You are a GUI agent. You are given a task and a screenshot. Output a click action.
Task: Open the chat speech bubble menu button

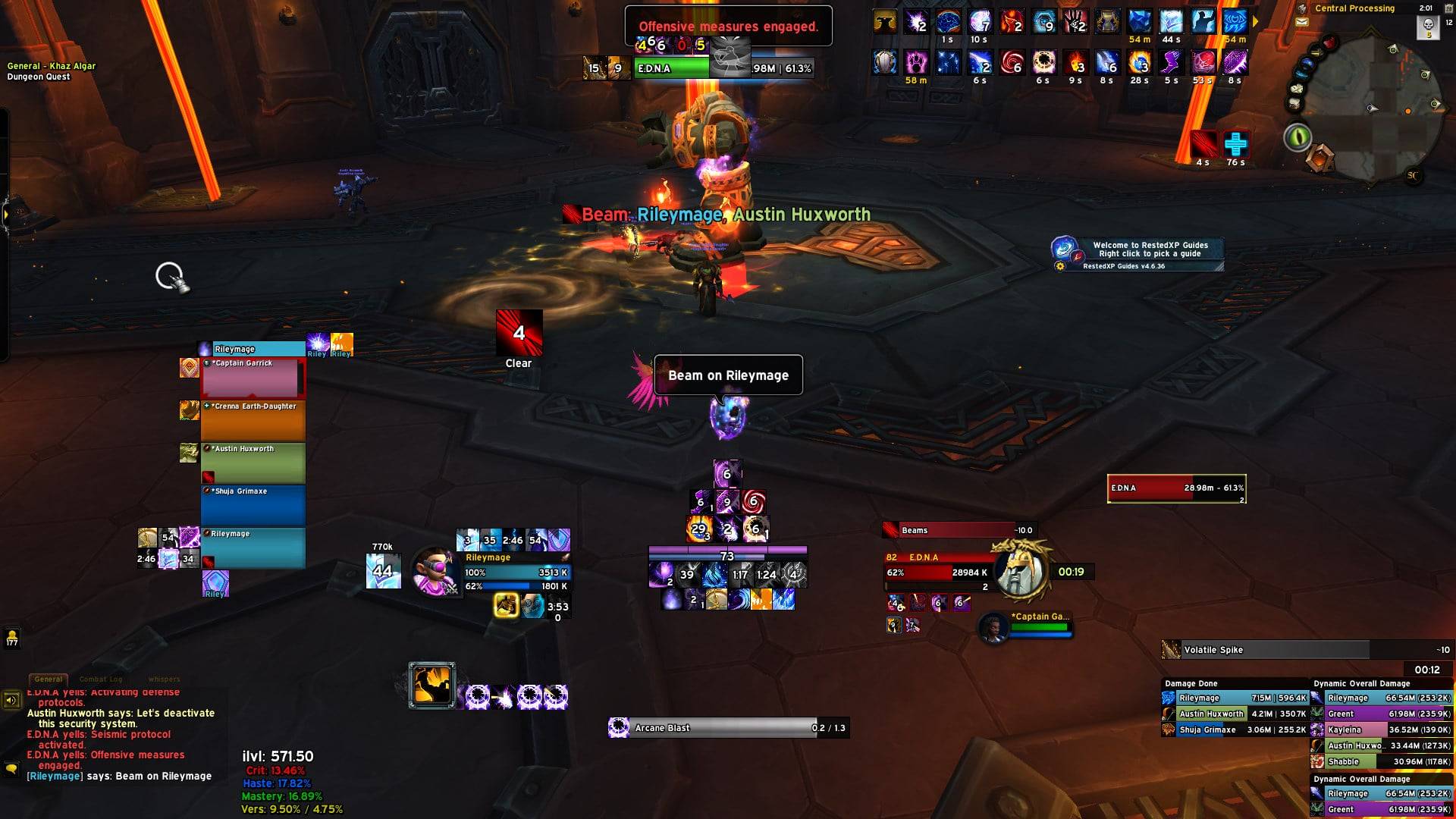[x=11, y=769]
